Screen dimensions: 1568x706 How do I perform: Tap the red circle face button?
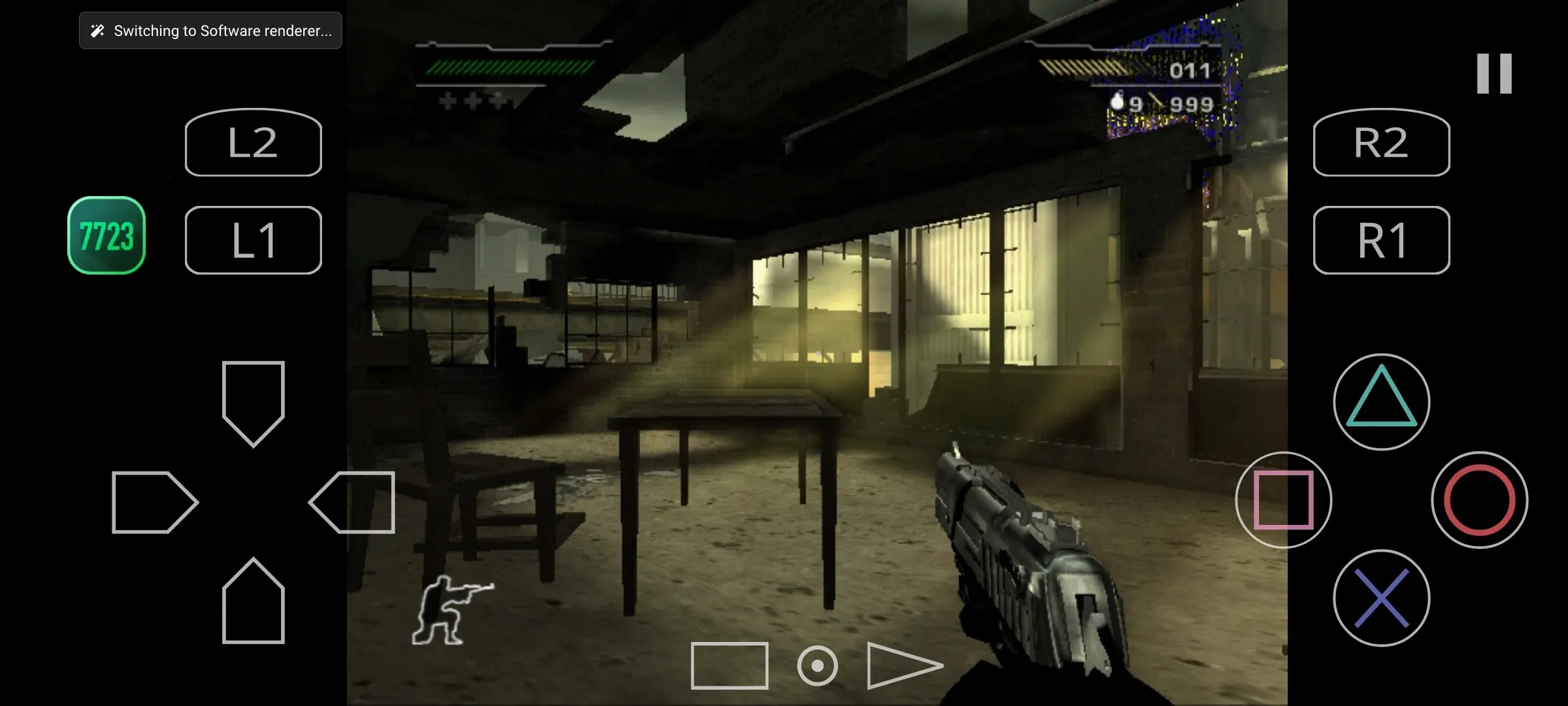pos(1479,500)
